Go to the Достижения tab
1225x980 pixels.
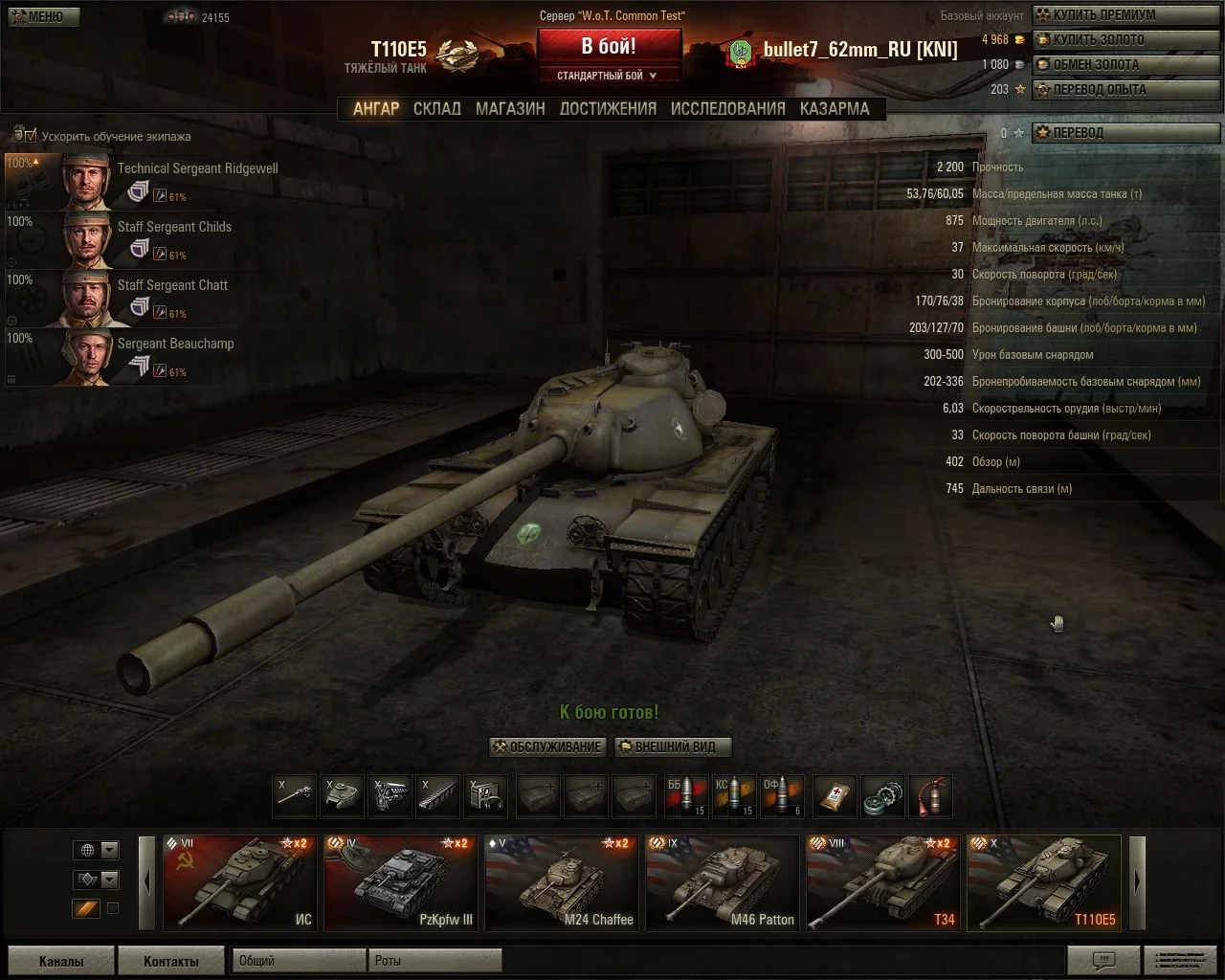608,109
